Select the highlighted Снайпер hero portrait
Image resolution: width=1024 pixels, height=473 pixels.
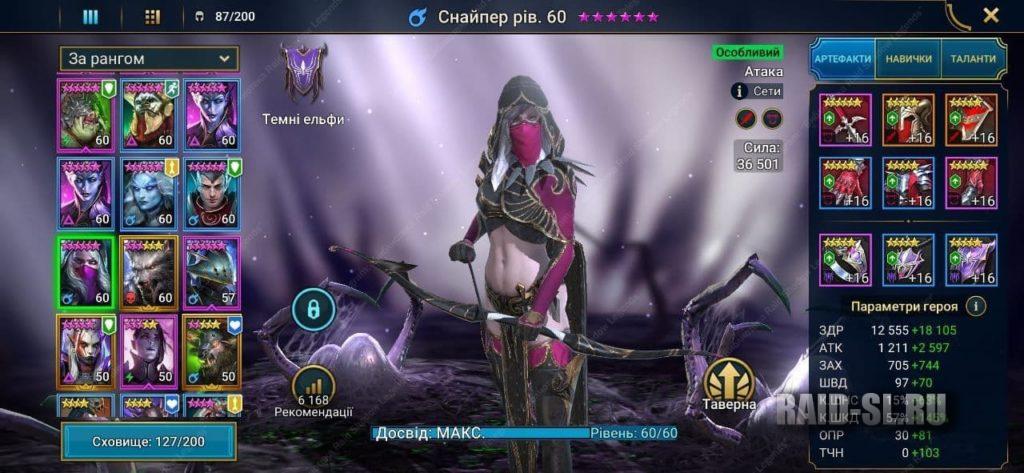pyautogui.click(x=86, y=271)
